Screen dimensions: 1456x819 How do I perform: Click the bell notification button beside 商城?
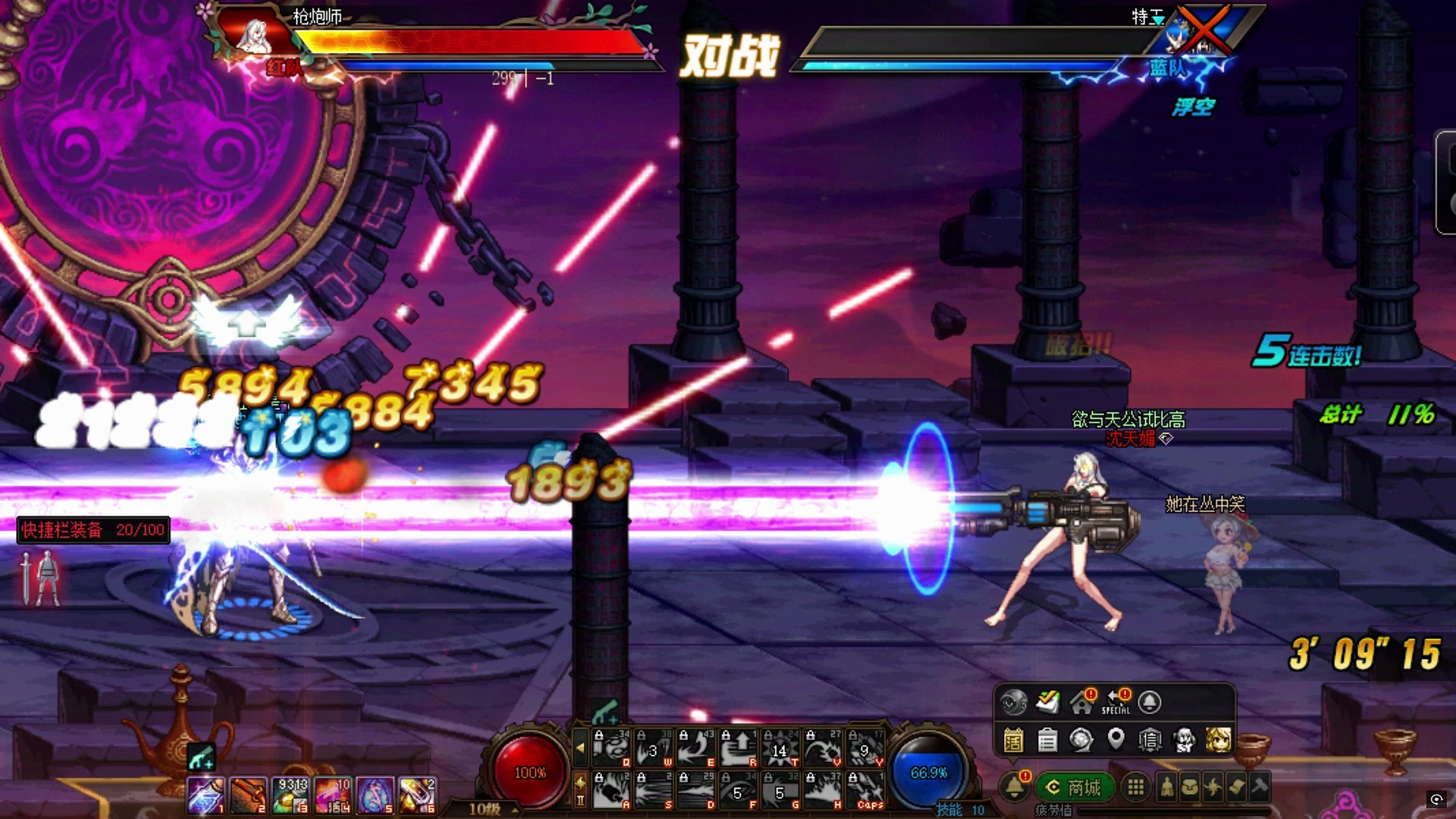1015,787
